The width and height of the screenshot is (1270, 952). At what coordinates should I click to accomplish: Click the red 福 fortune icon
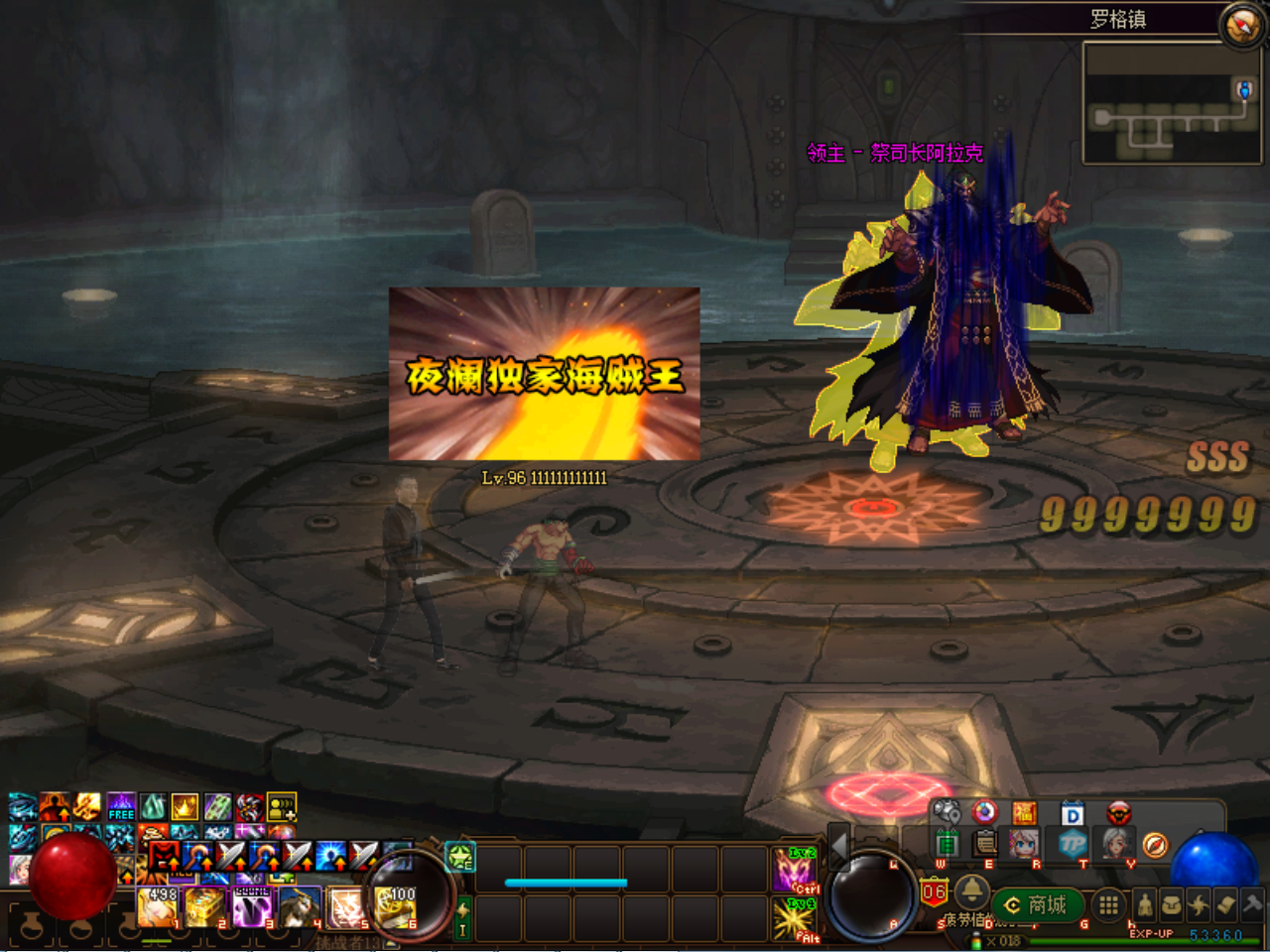1024,814
